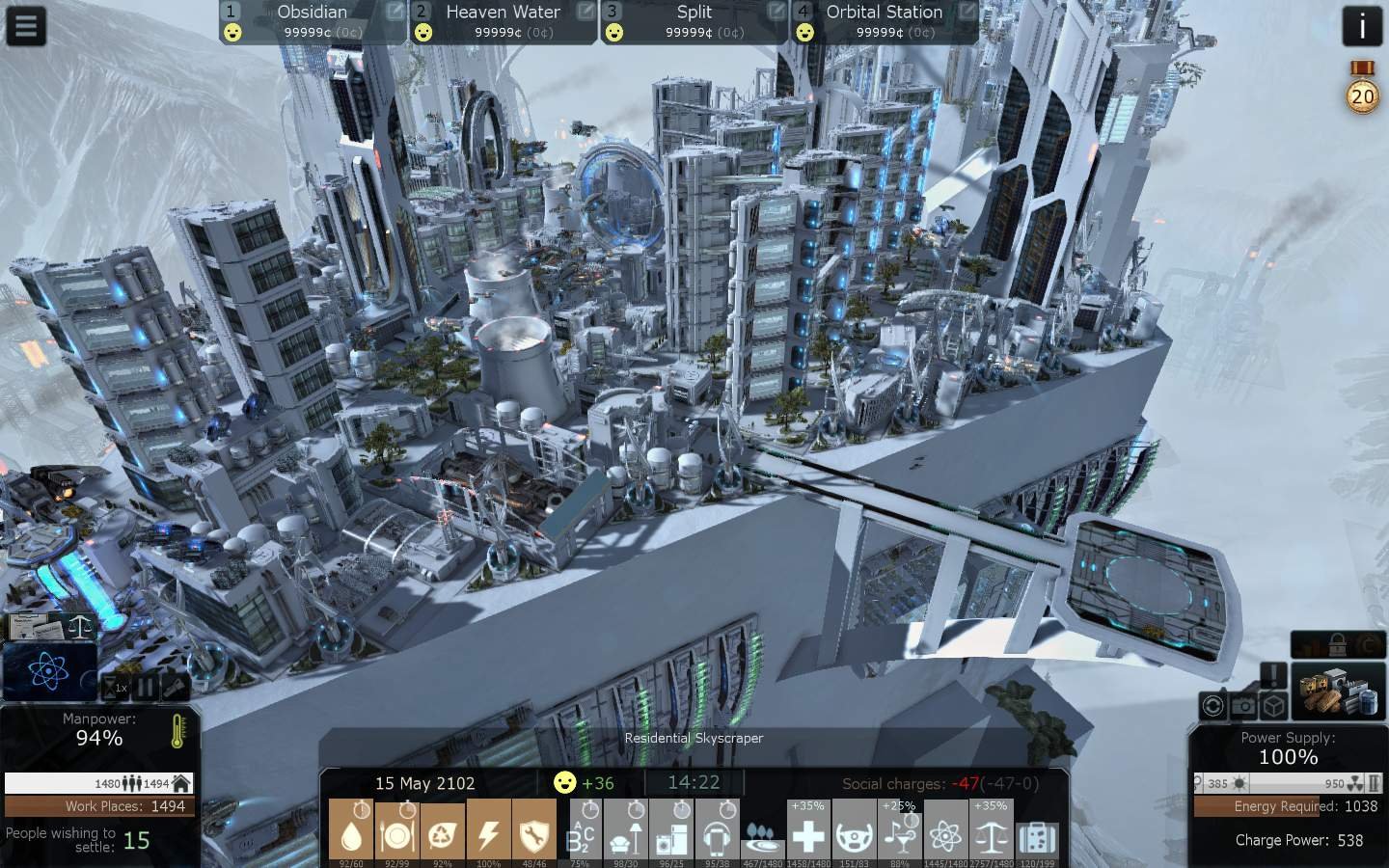Viewport: 1389px width, 868px height.
Task: Open the level 20 medal badge
Action: pos(1362,94)
